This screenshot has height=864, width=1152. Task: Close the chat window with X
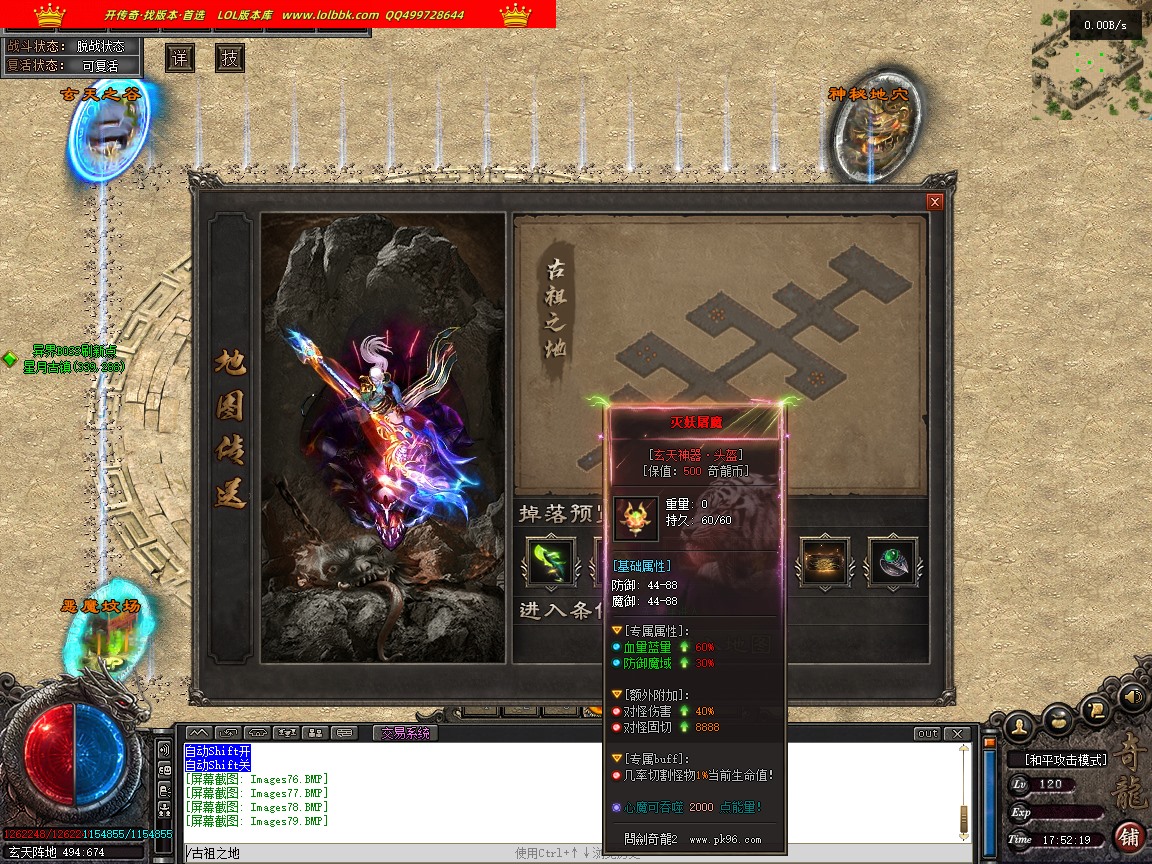[x=957, y=734]
